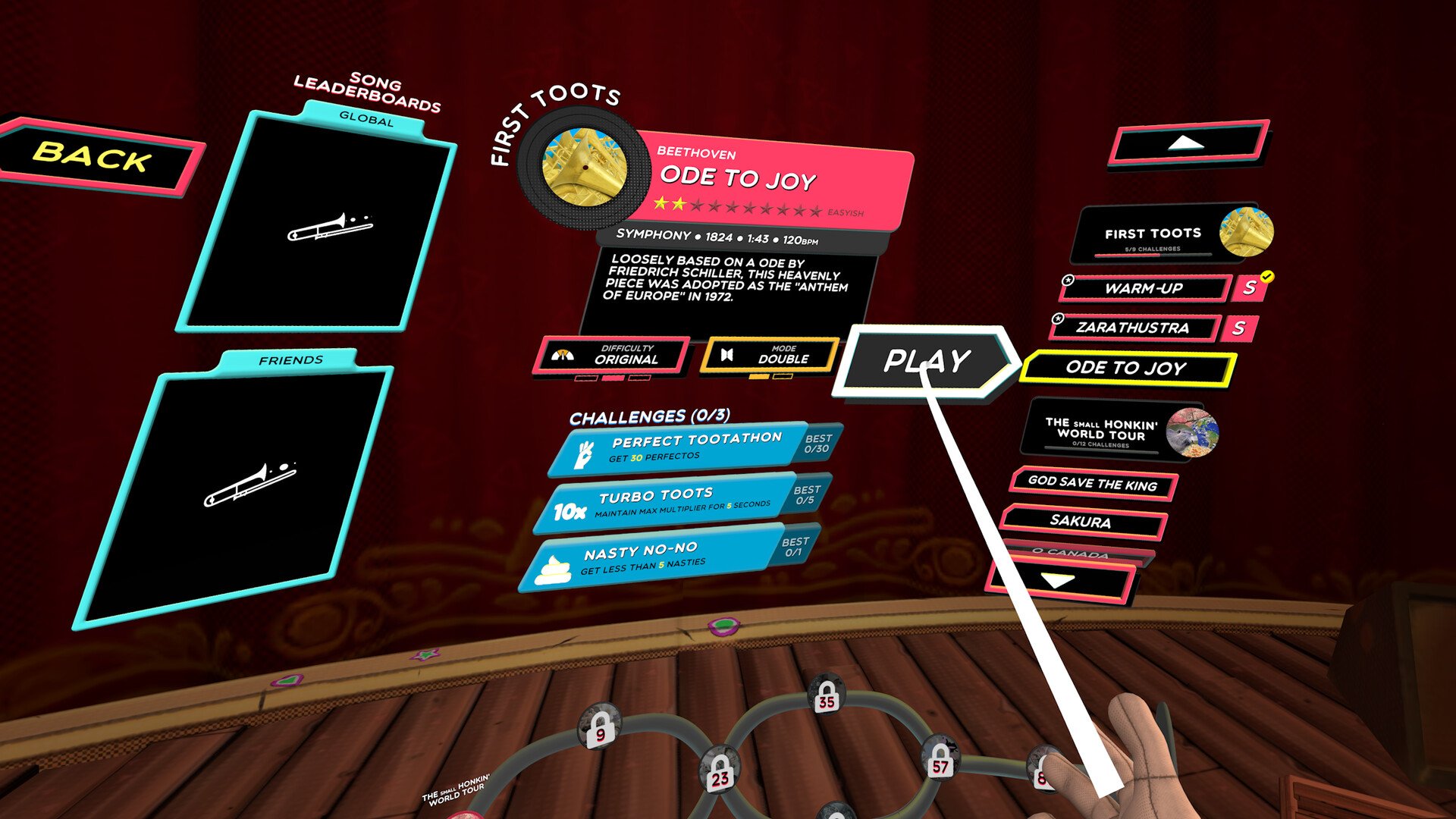Screen dimensions: 1456x819
Task: Start the song with the PLAY button
Action: tap(926, 361)
